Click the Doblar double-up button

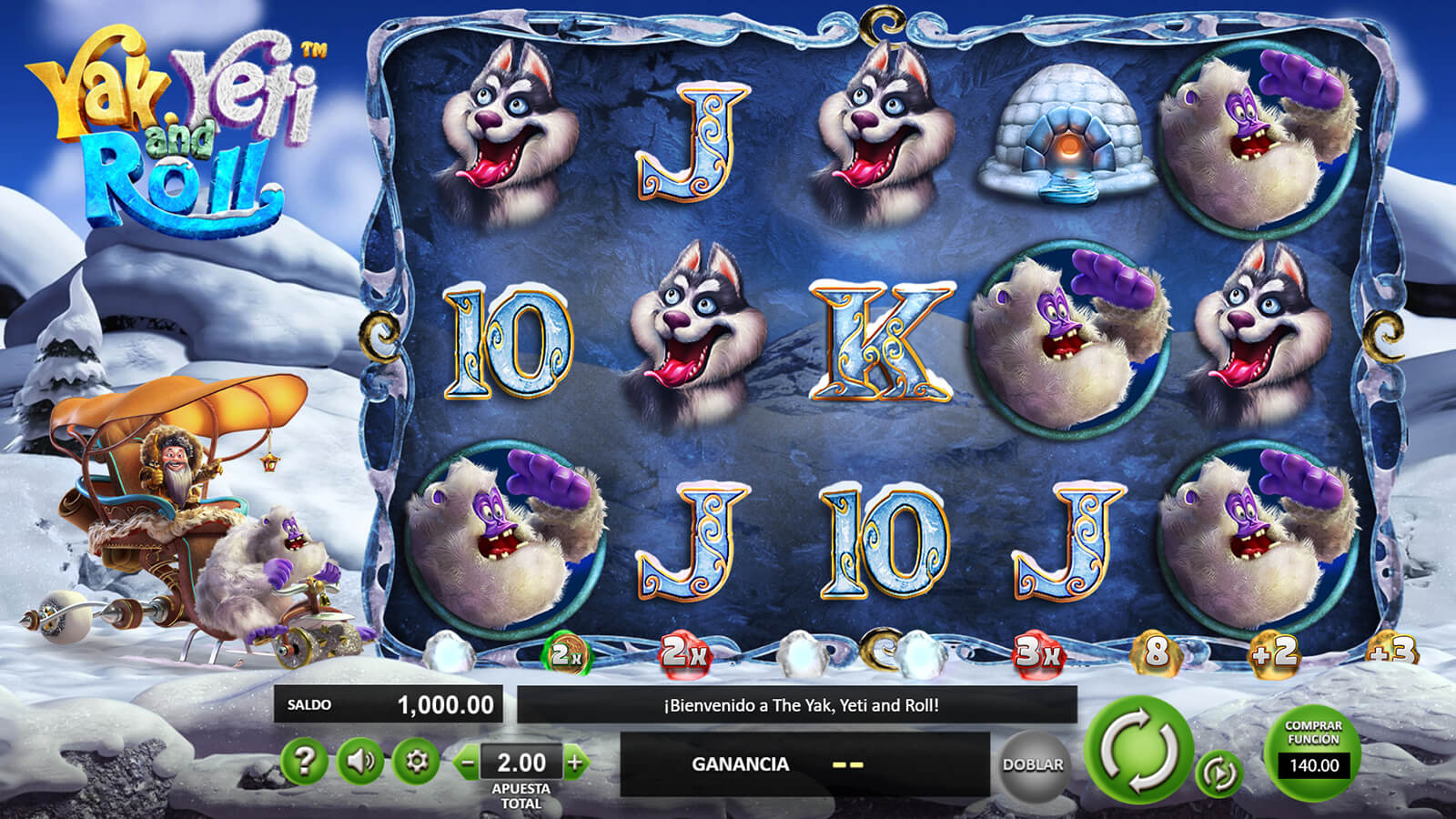tap(1033, 765)
